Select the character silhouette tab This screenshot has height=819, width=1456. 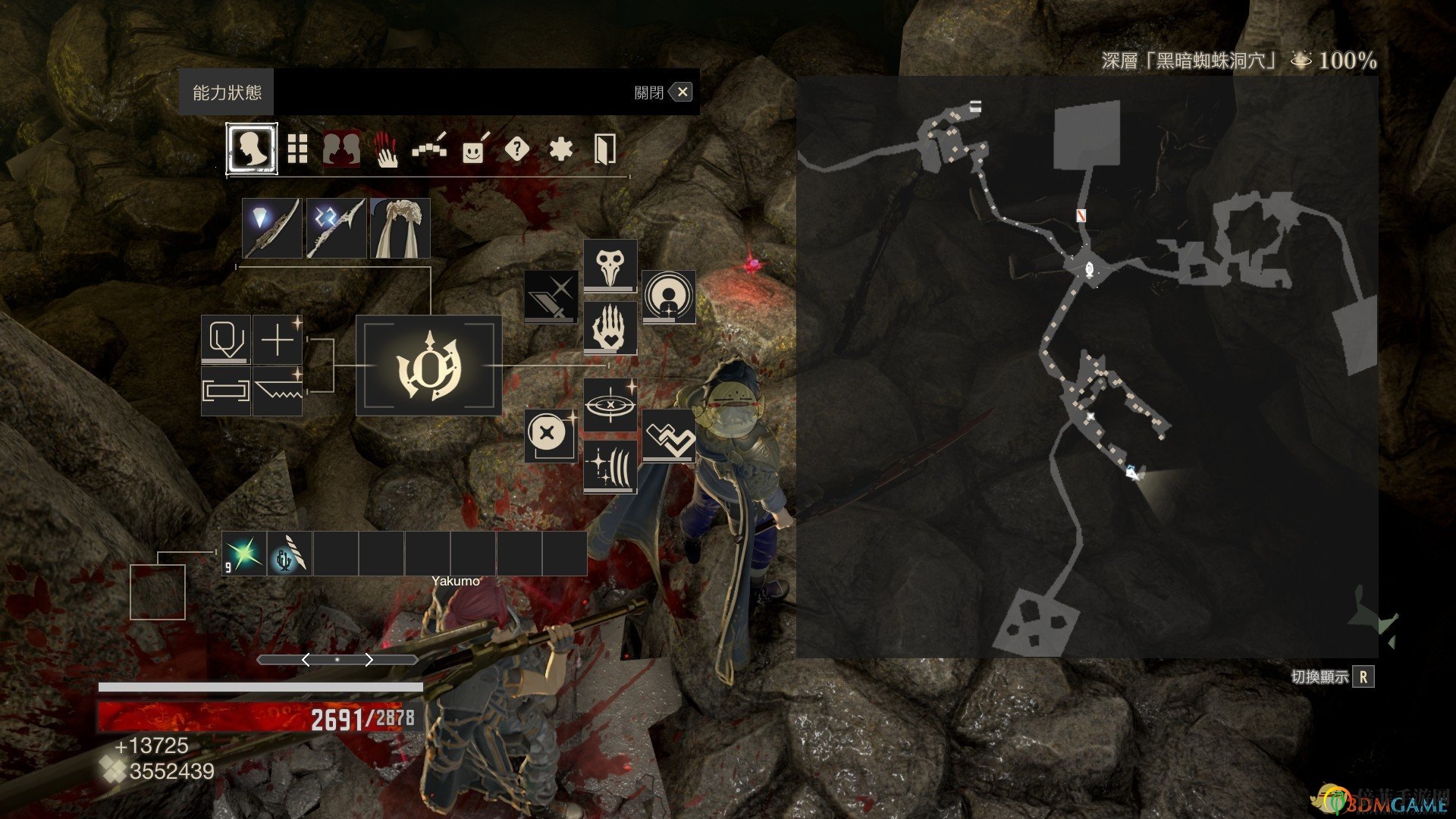point(251,149)
